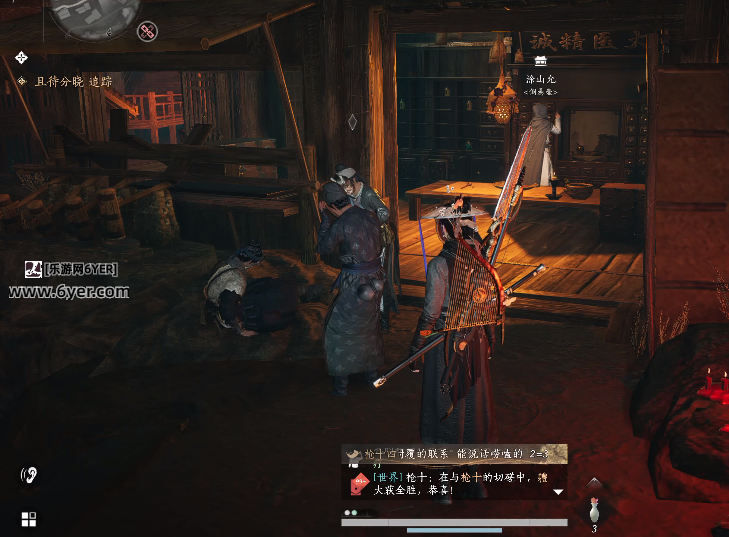Open the four-square grid menu
729x537 pixels.
point(28,519)
